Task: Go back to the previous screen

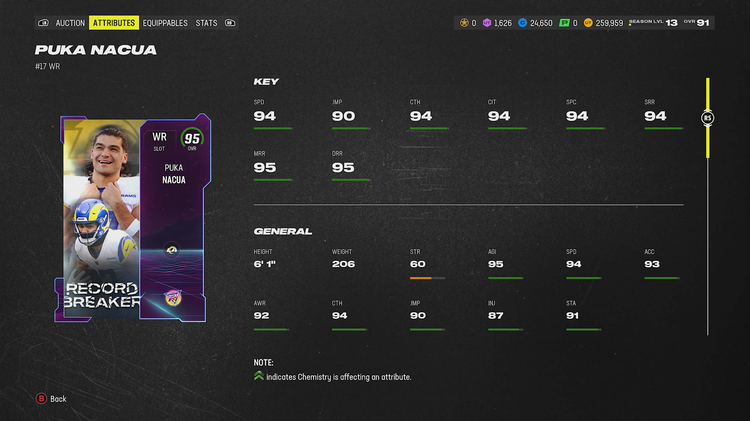Action: coord(51,399)
